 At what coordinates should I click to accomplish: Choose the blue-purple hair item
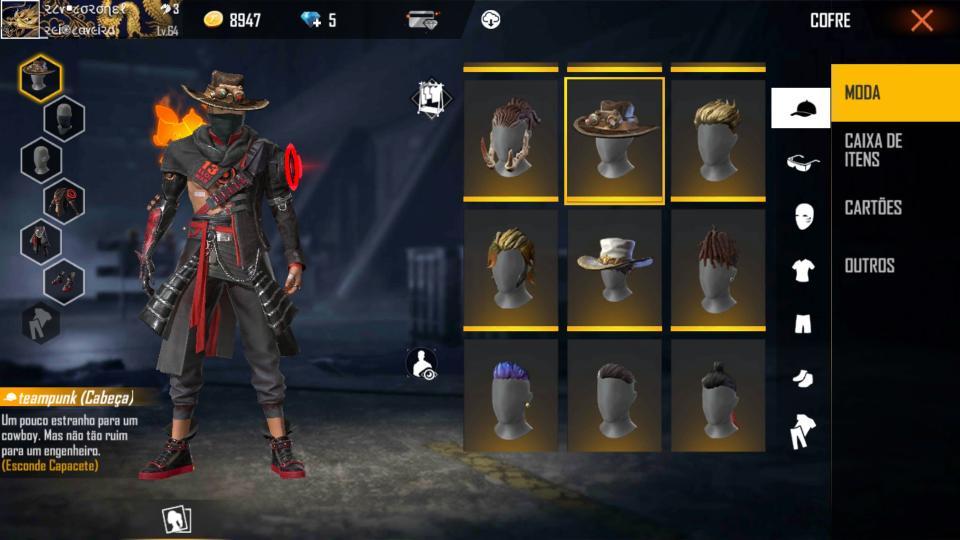pyautogui.click(x=511, y=397)
